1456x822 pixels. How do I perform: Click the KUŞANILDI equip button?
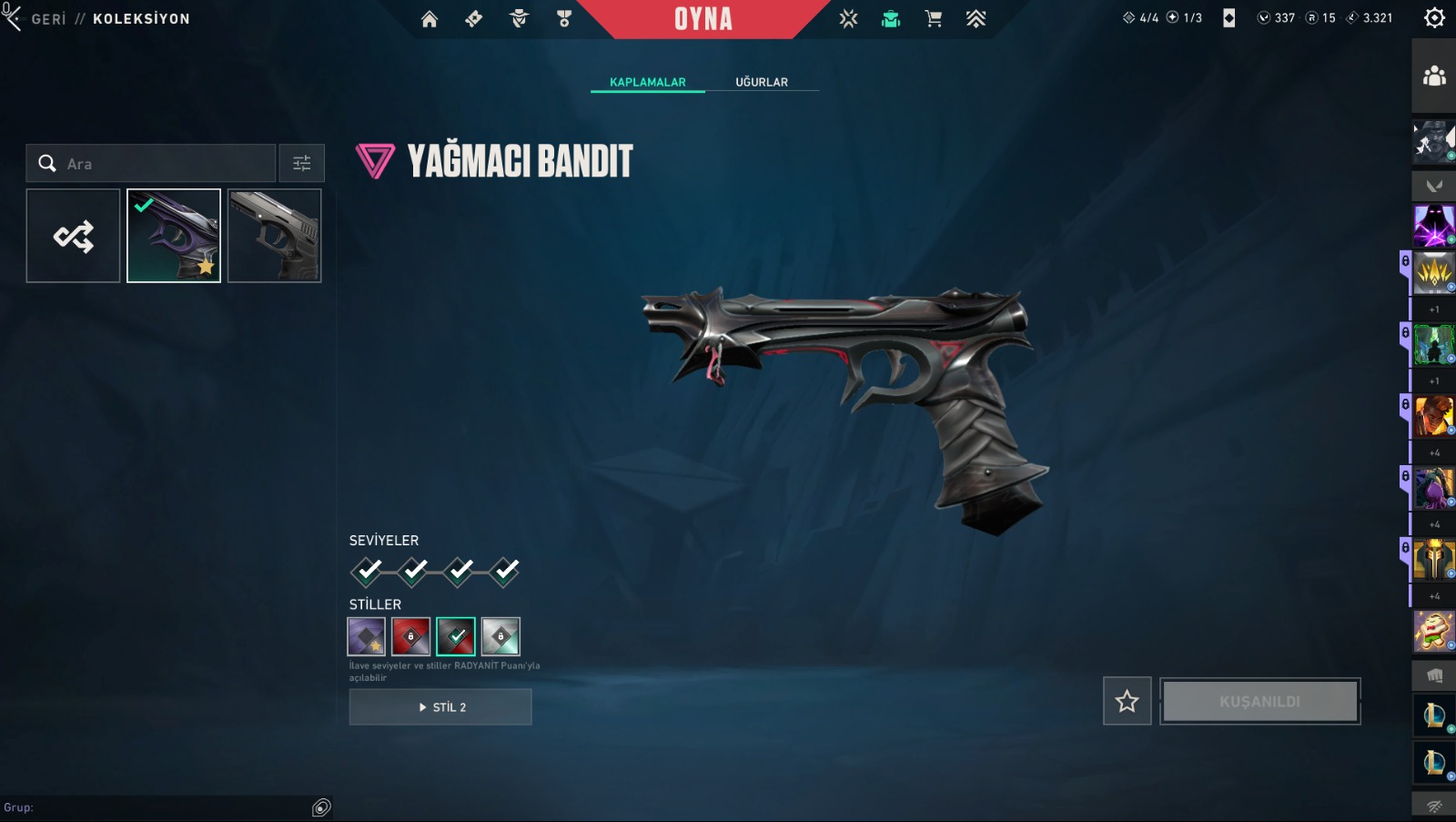[1259, 701]
